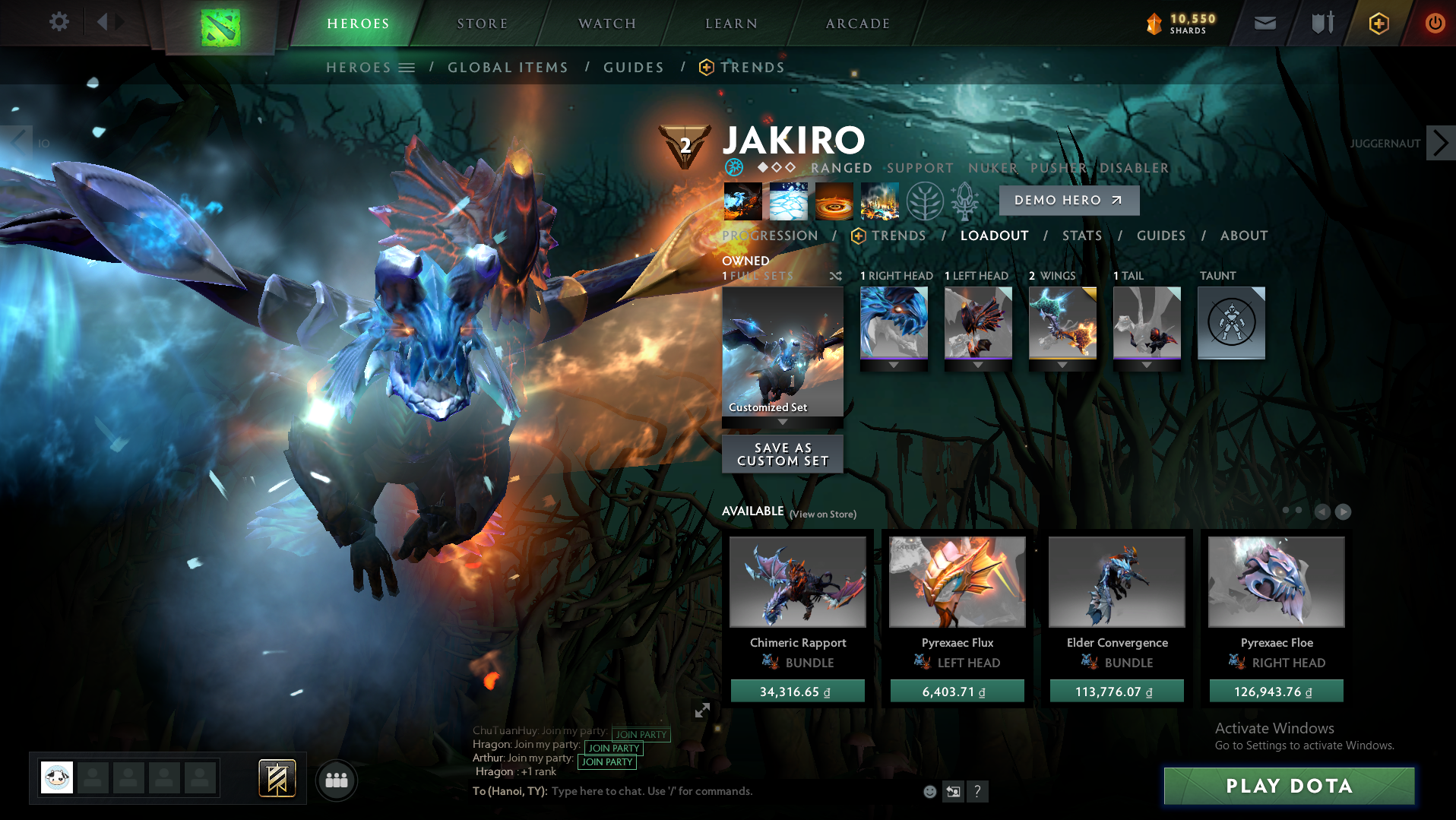Click the View on Store link
The height and width of the screenshot is (820, 1456).
[x=822, y=514]
